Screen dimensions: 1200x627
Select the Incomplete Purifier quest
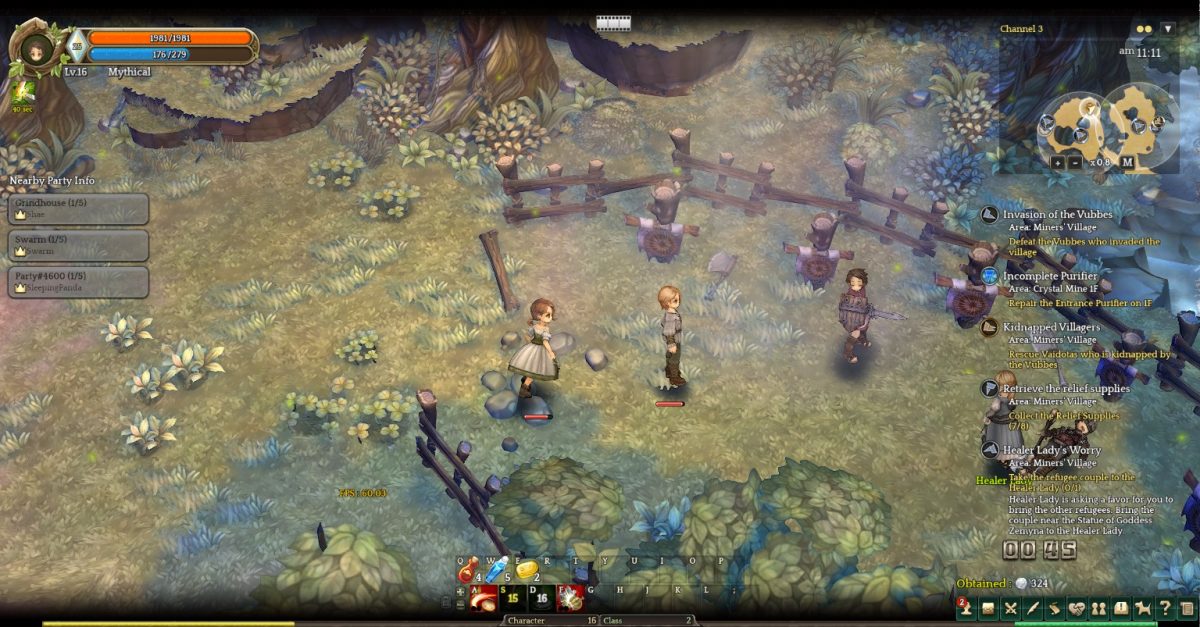pyautogui.click(x=1050, y=276)
